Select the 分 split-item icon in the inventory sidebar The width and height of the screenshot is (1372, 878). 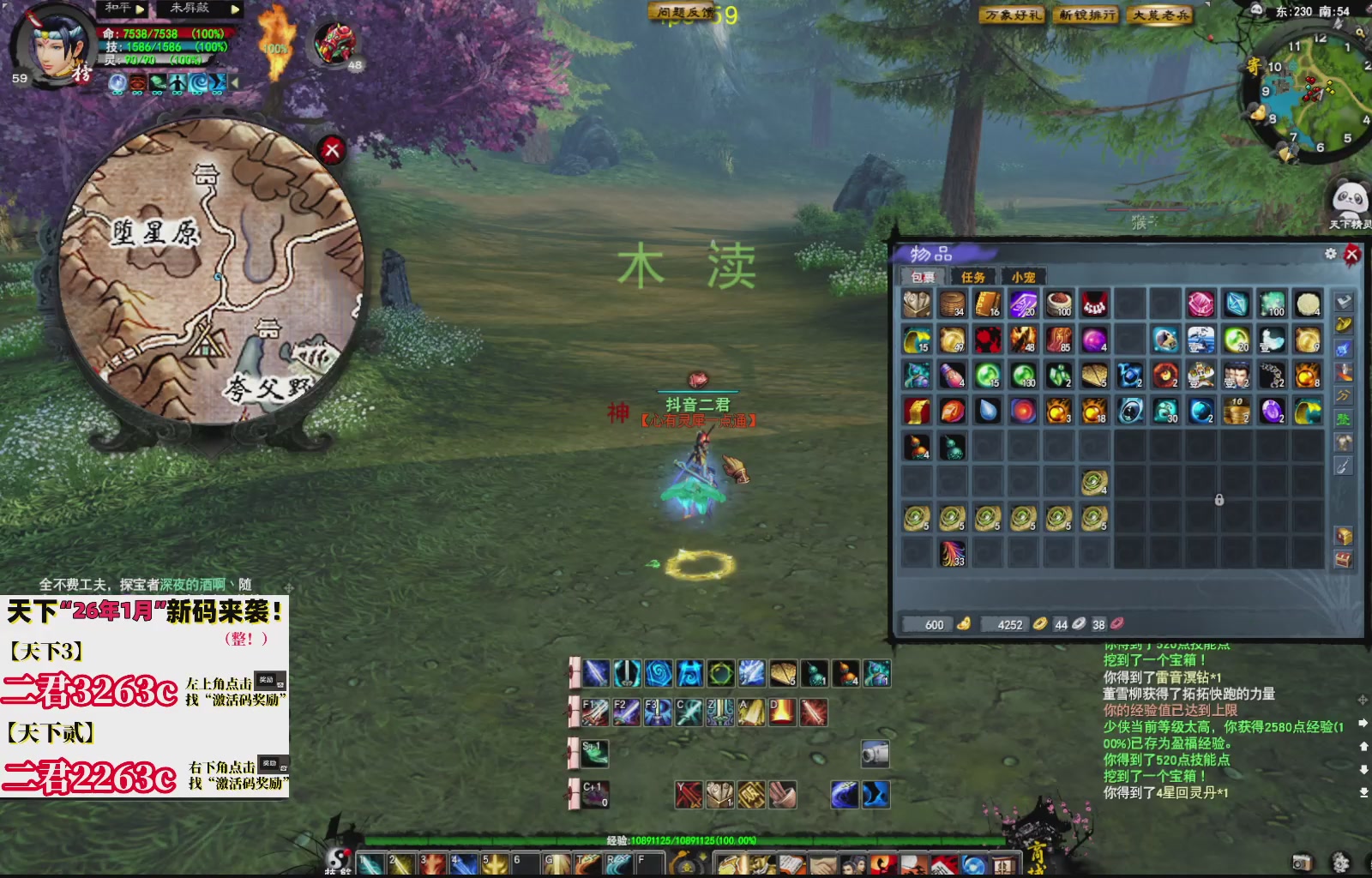pos(1344,396)
